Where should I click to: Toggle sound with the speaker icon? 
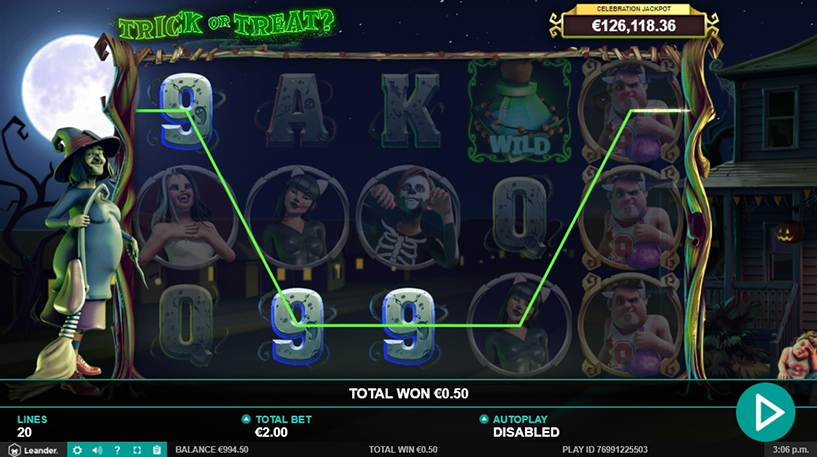[97, 450]
